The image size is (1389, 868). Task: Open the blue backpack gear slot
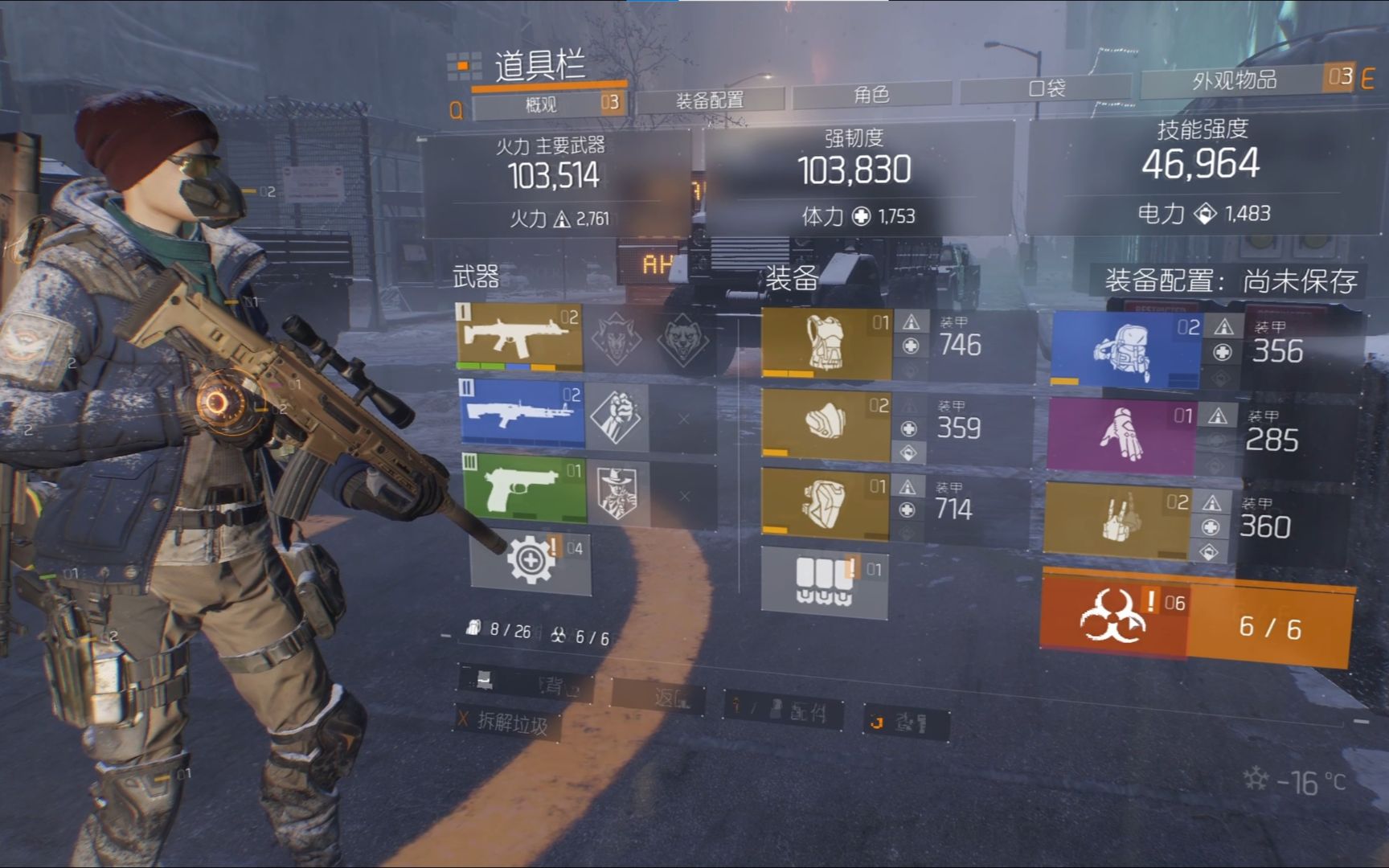click(1125, 350)
